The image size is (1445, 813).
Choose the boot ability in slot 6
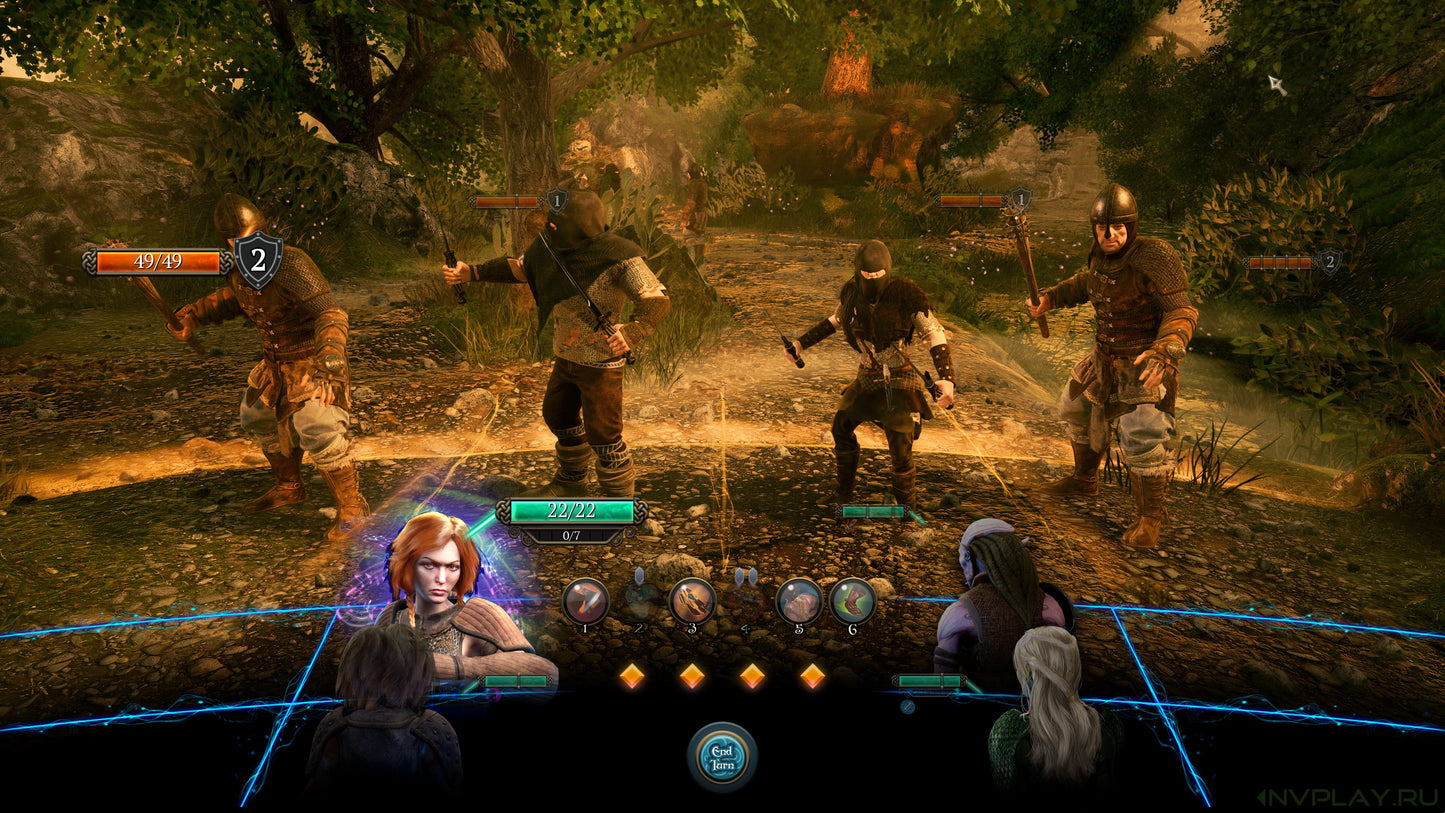pos(853,601)
